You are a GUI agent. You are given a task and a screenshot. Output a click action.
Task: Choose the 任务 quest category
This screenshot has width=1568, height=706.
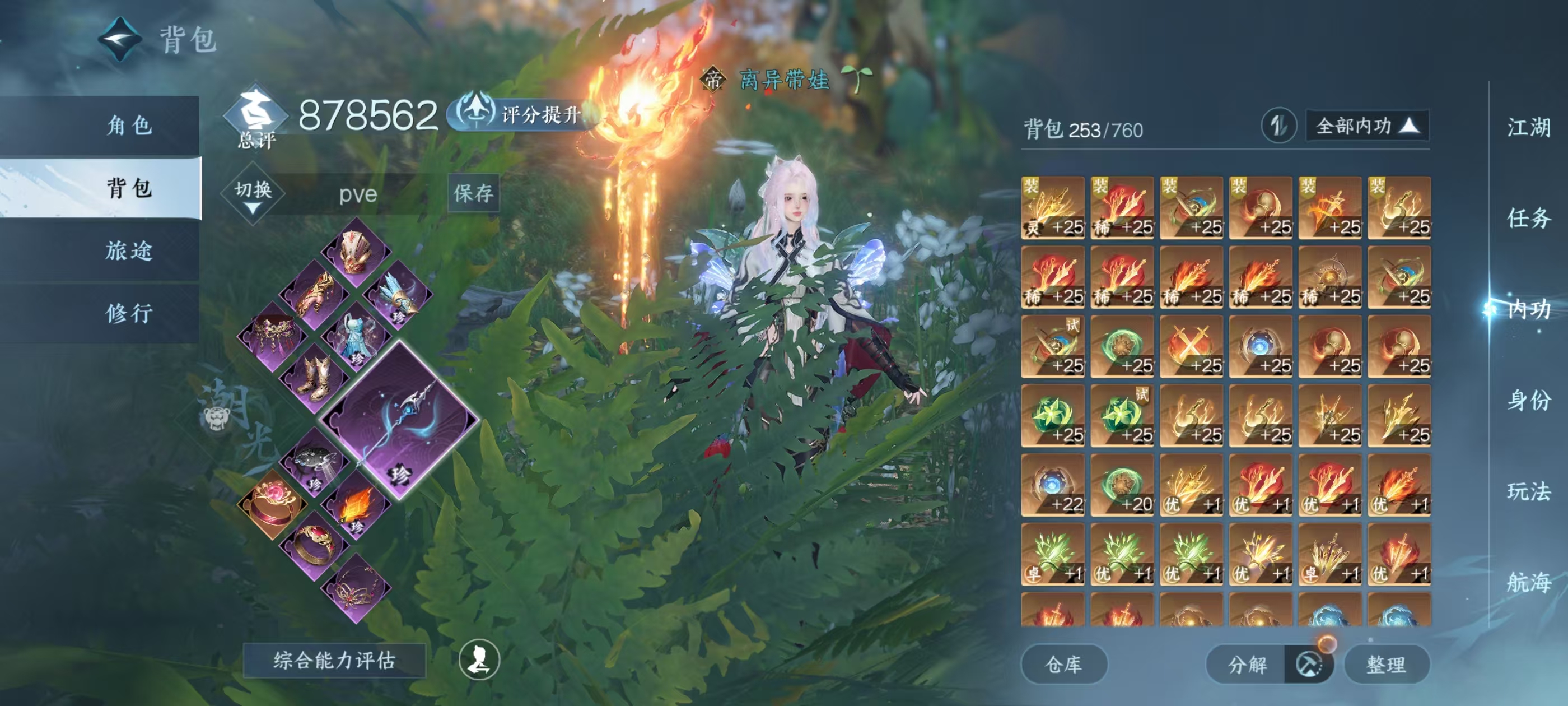[1528, 218]
